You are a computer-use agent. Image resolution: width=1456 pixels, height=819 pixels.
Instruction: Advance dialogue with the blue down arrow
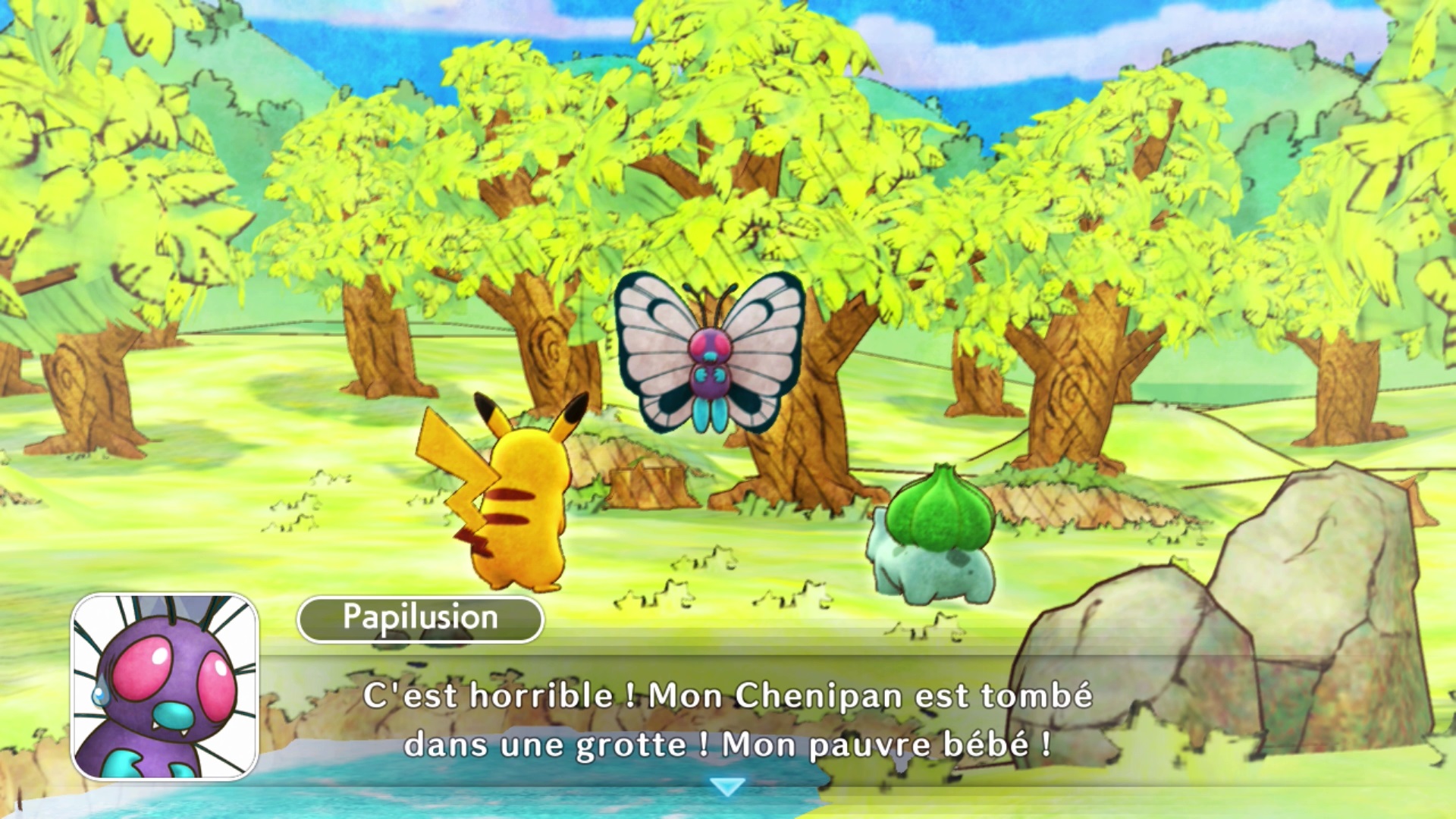[728, 786]
